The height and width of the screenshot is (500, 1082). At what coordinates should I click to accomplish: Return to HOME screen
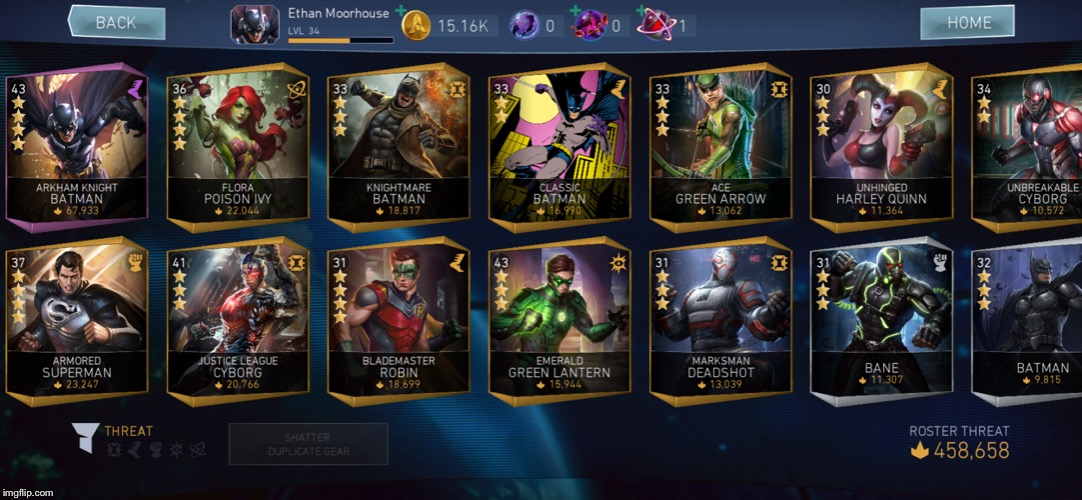pyautogui.click(x=968, y=23)
